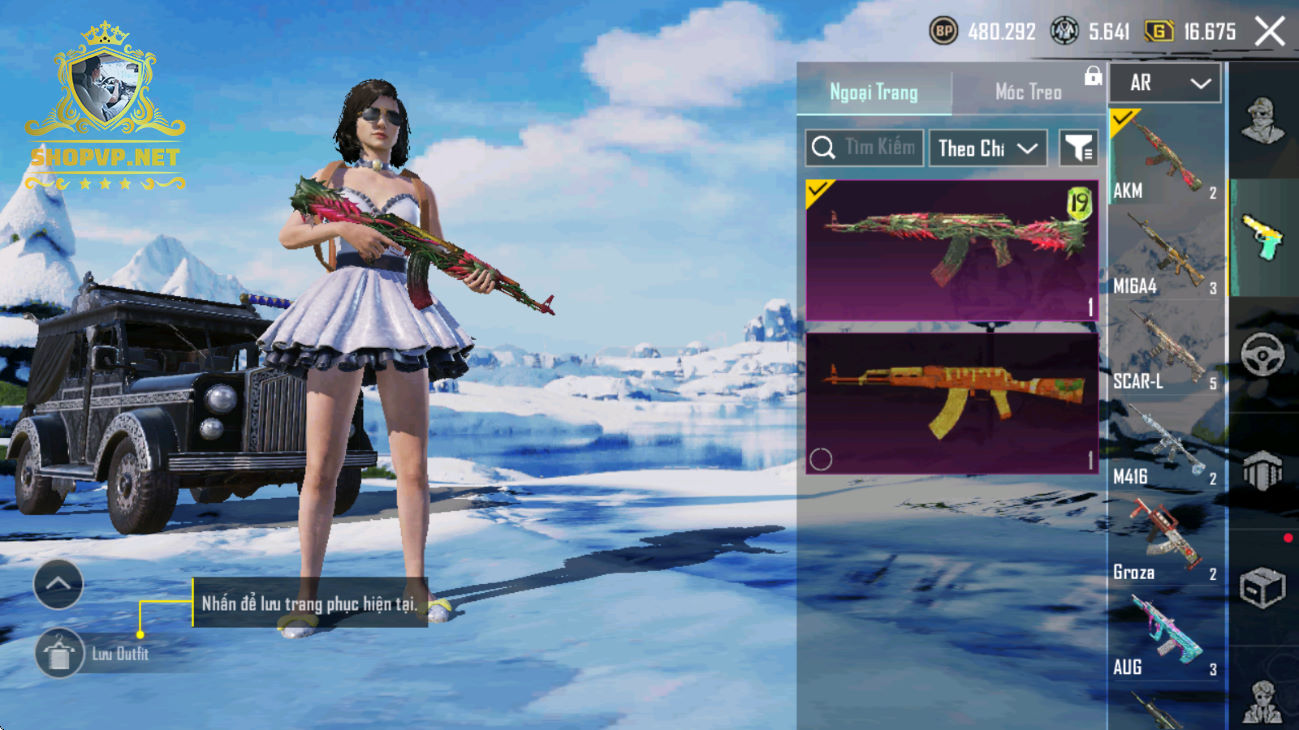The image size is (1299, 730).
Task: Click the Tìm Kiếm search field
Action: pos(866,148)
